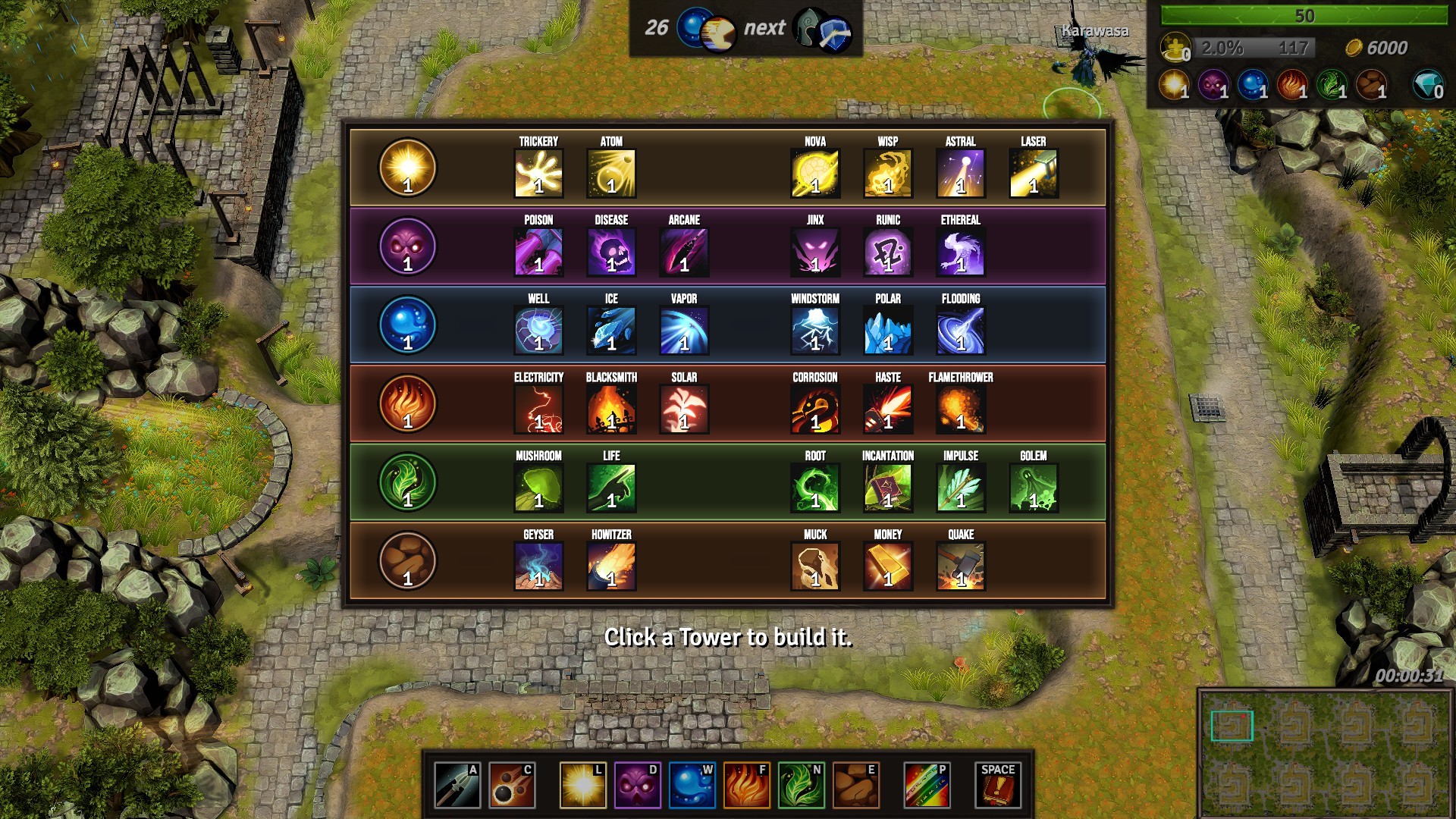Select the Money tower

coord(887,566)
